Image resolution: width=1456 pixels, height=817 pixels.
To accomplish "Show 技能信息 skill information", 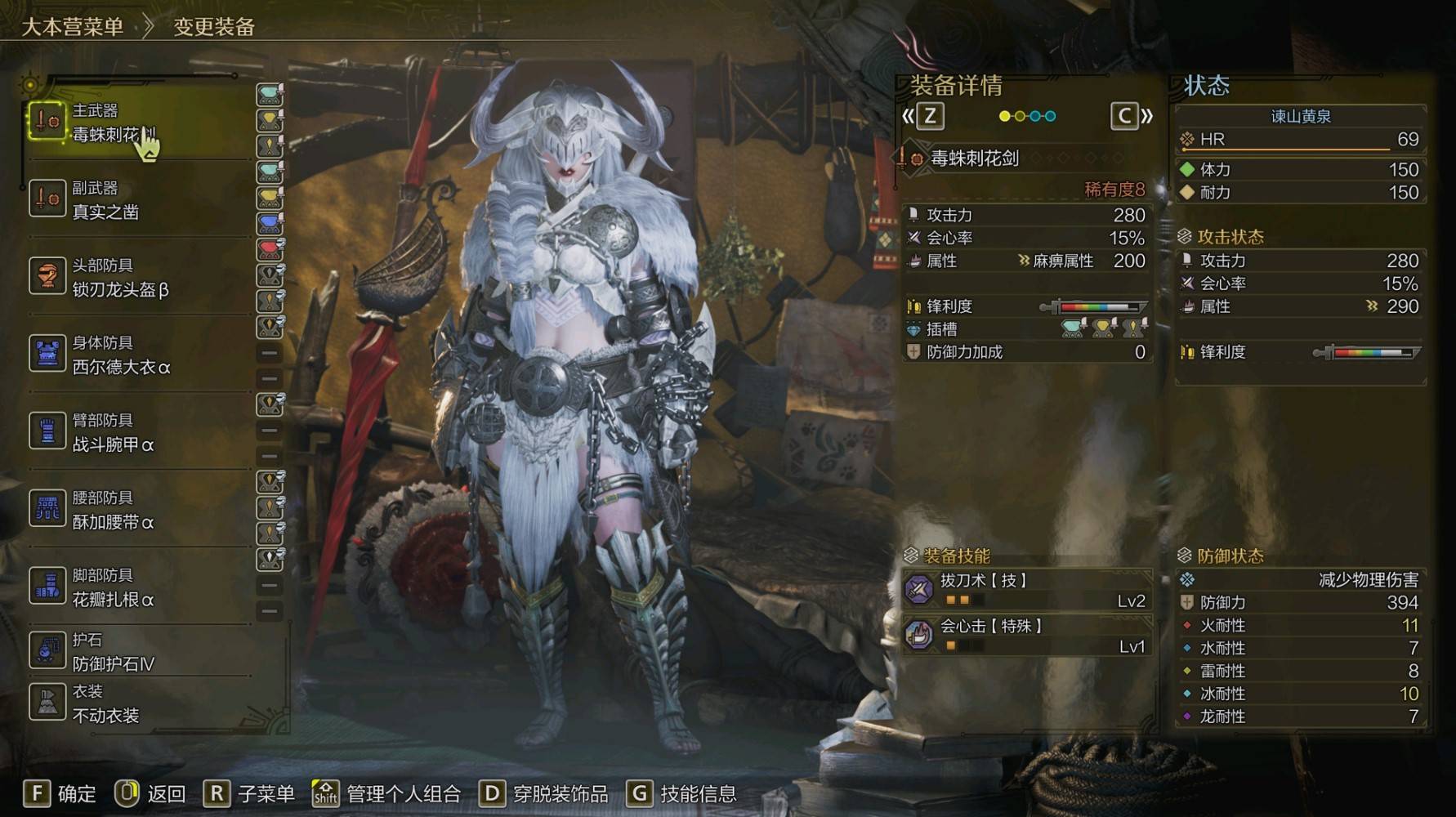I will [681, 793].
